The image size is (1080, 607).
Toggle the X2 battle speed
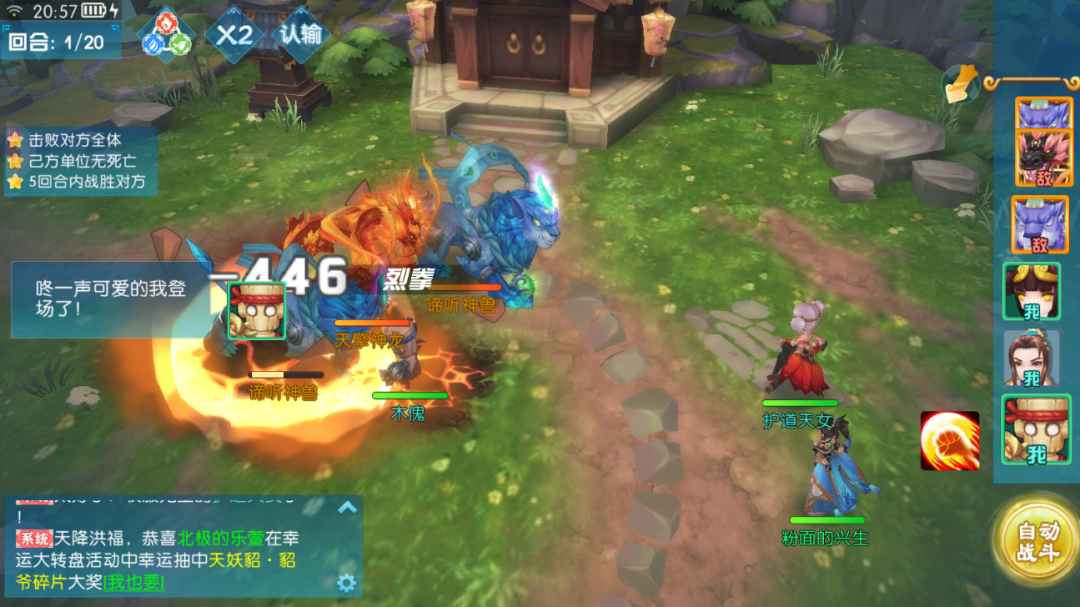pos(235,35)
